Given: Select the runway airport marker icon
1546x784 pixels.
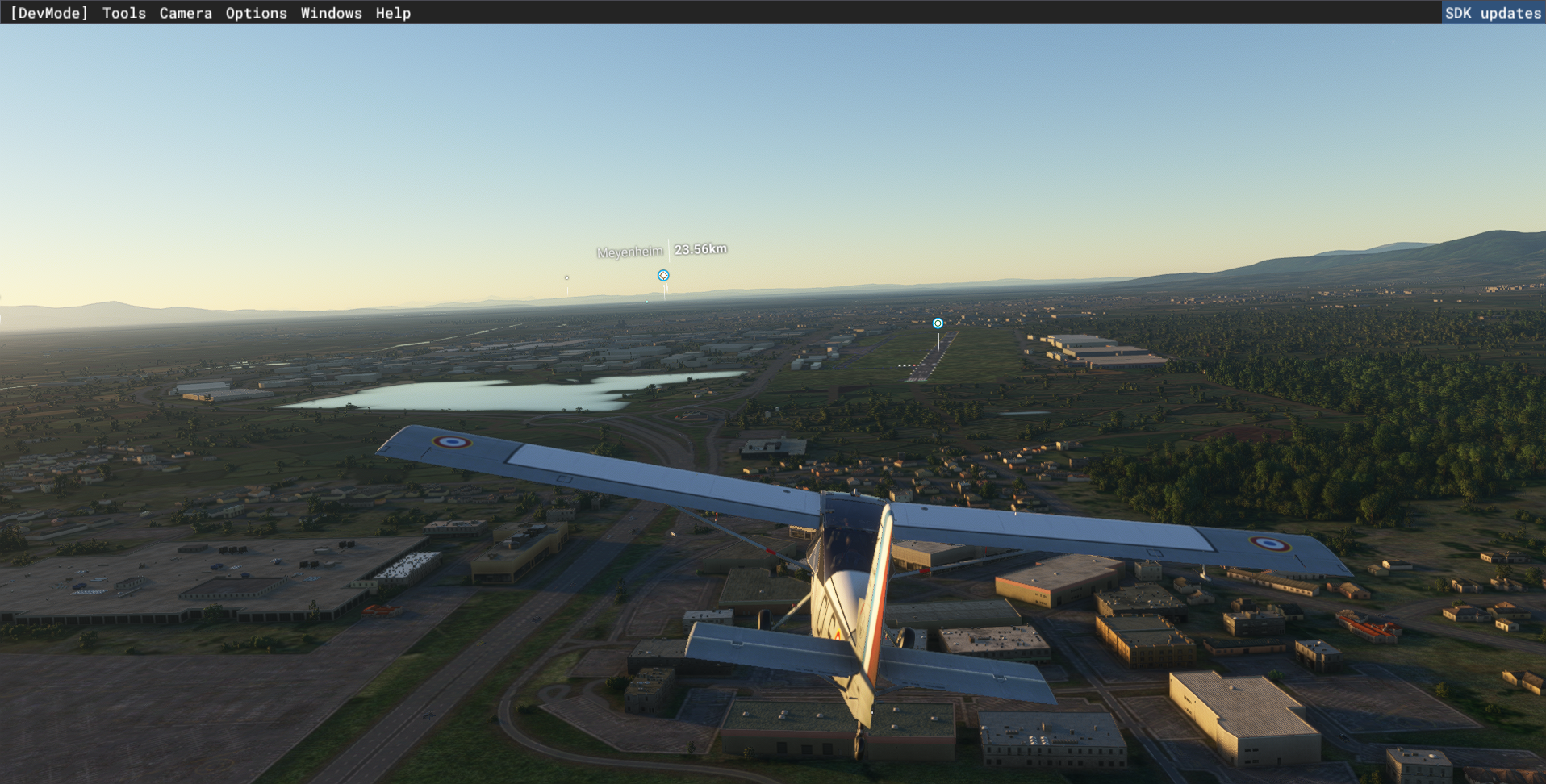Looking at the screenshot, I should tap(938, 323).
